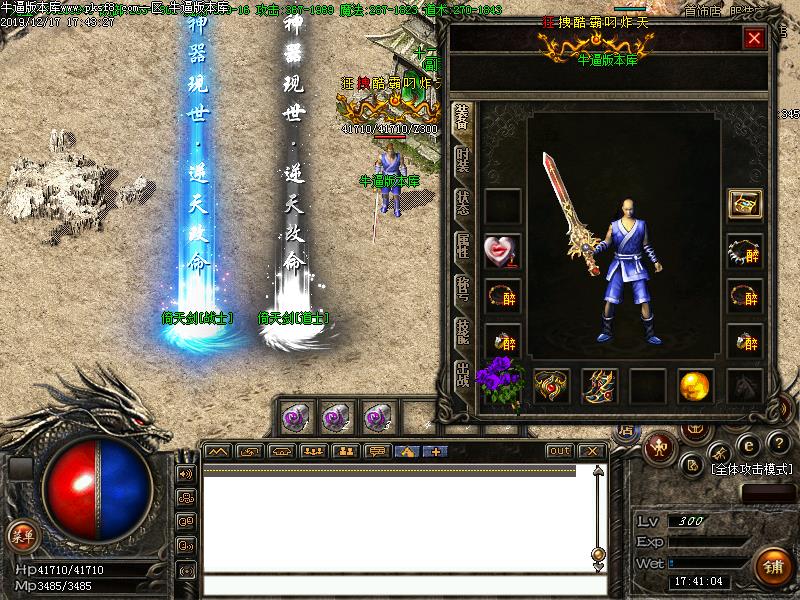800x600 pixels.
Task: Switch to the 时装 costume tab
Action: 462,162
